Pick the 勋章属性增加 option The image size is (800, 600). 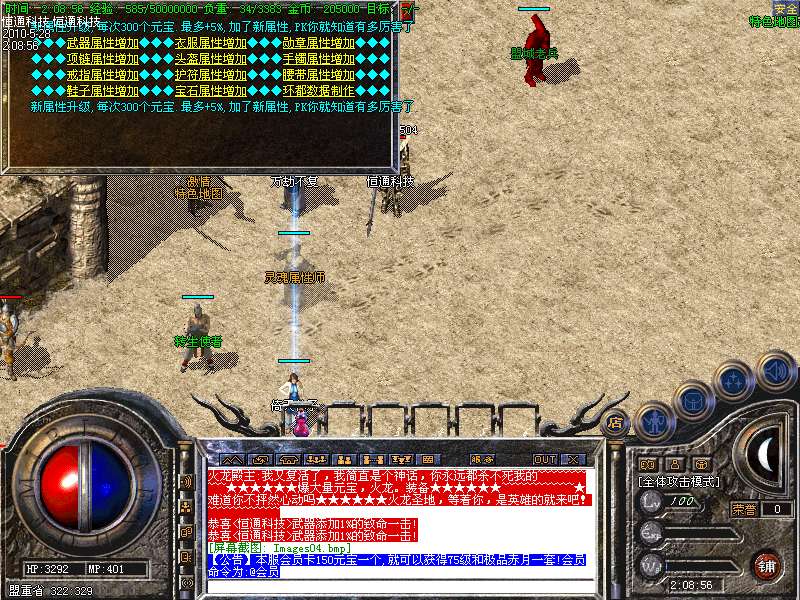pos(318,44)
